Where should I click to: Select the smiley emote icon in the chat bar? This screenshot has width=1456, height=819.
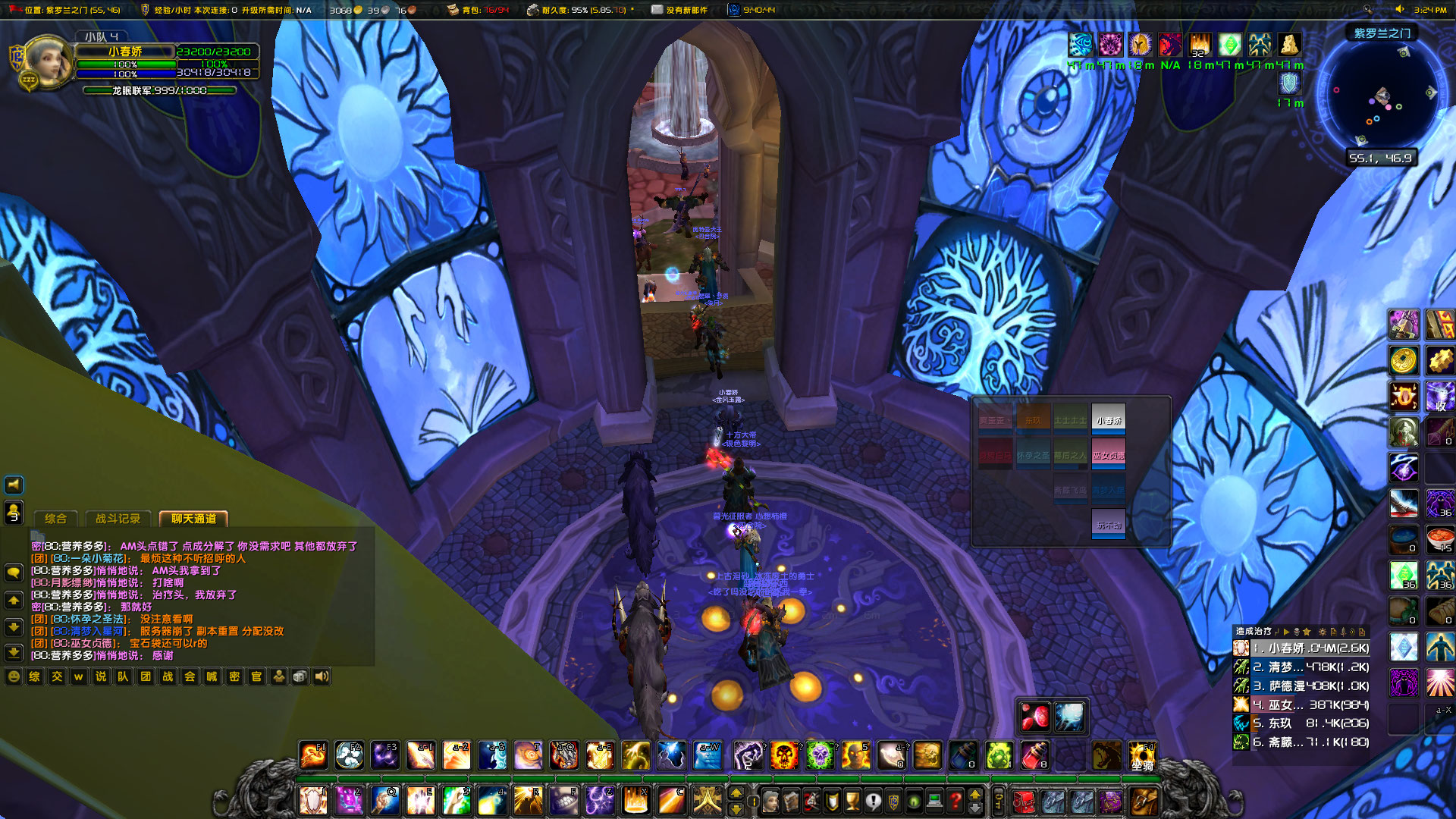pos(13,677)
